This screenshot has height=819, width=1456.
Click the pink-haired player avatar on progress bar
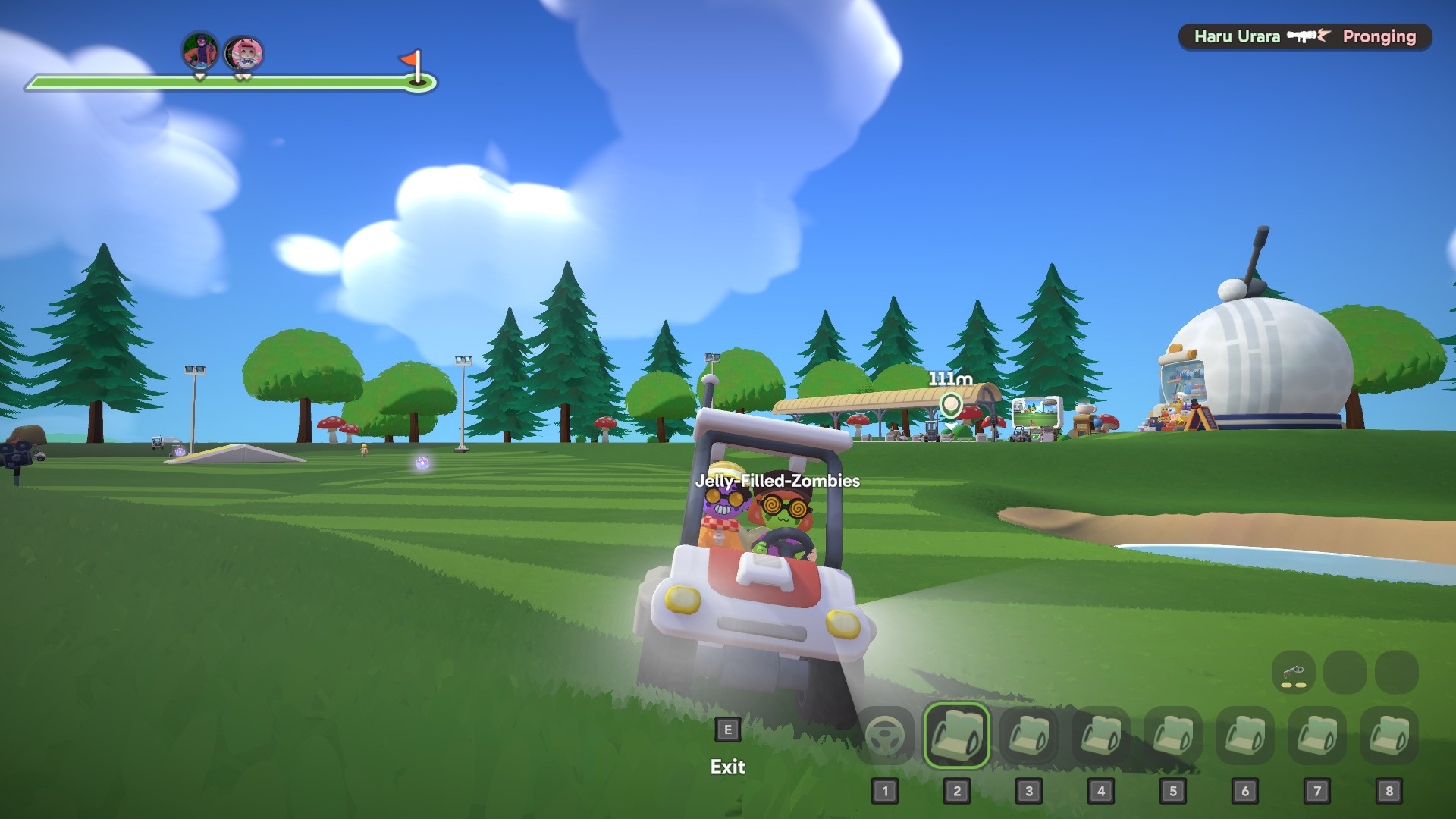tap(244, 53)
